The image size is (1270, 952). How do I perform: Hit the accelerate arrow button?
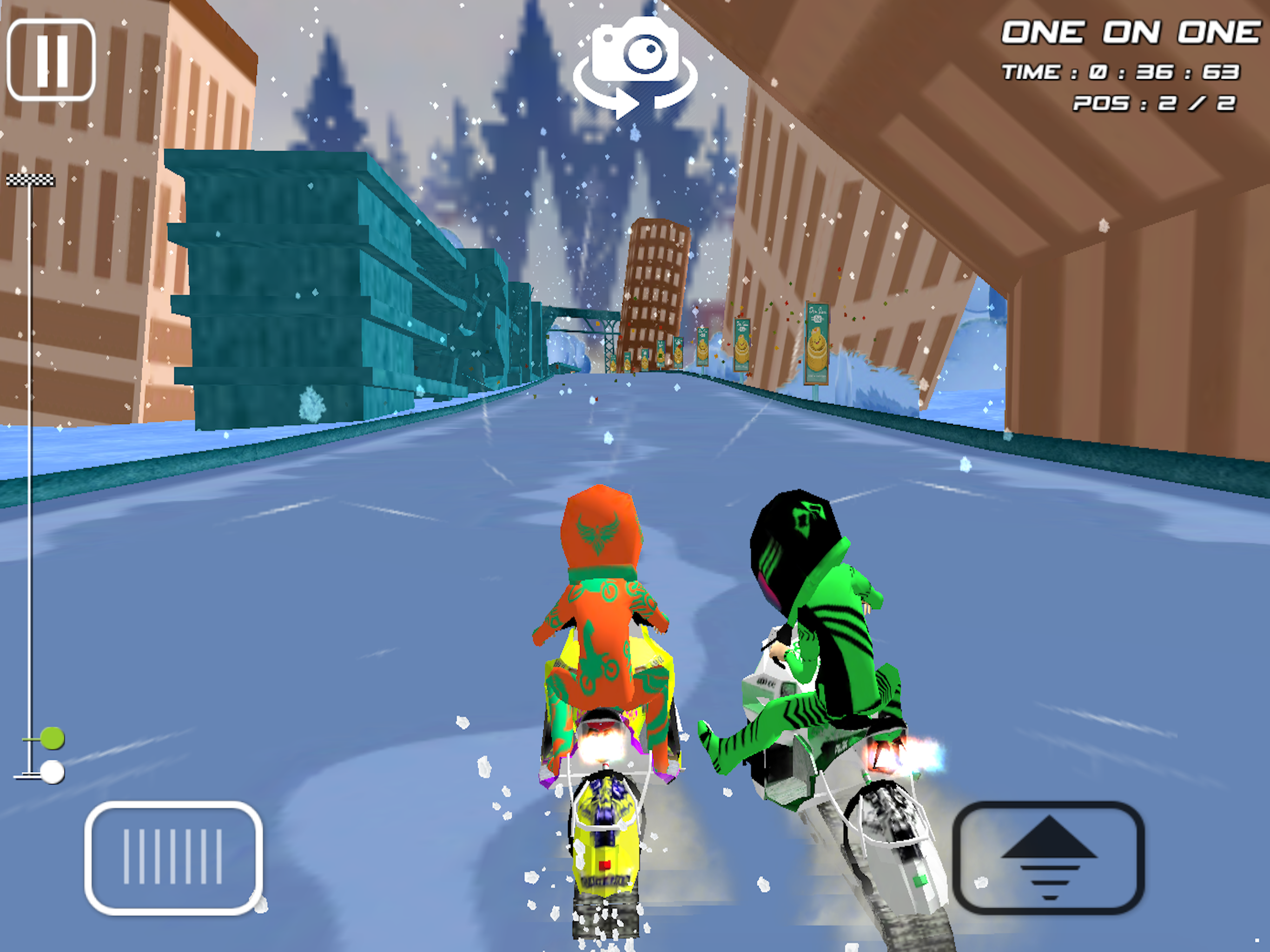pos(1048,857)
